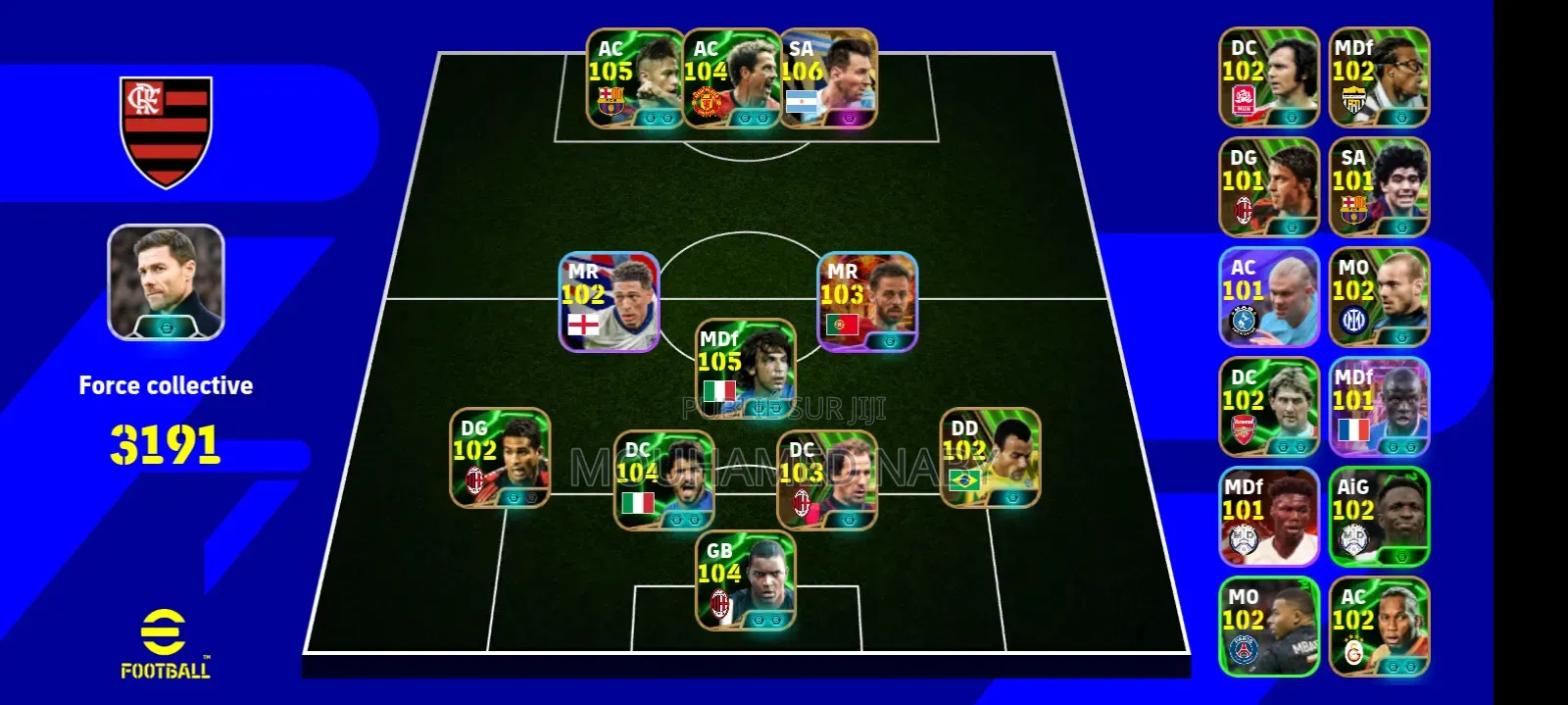Choose the SA 106 Argentina player card
This screenshot has width=1568, height=705.
click(828, 79)
